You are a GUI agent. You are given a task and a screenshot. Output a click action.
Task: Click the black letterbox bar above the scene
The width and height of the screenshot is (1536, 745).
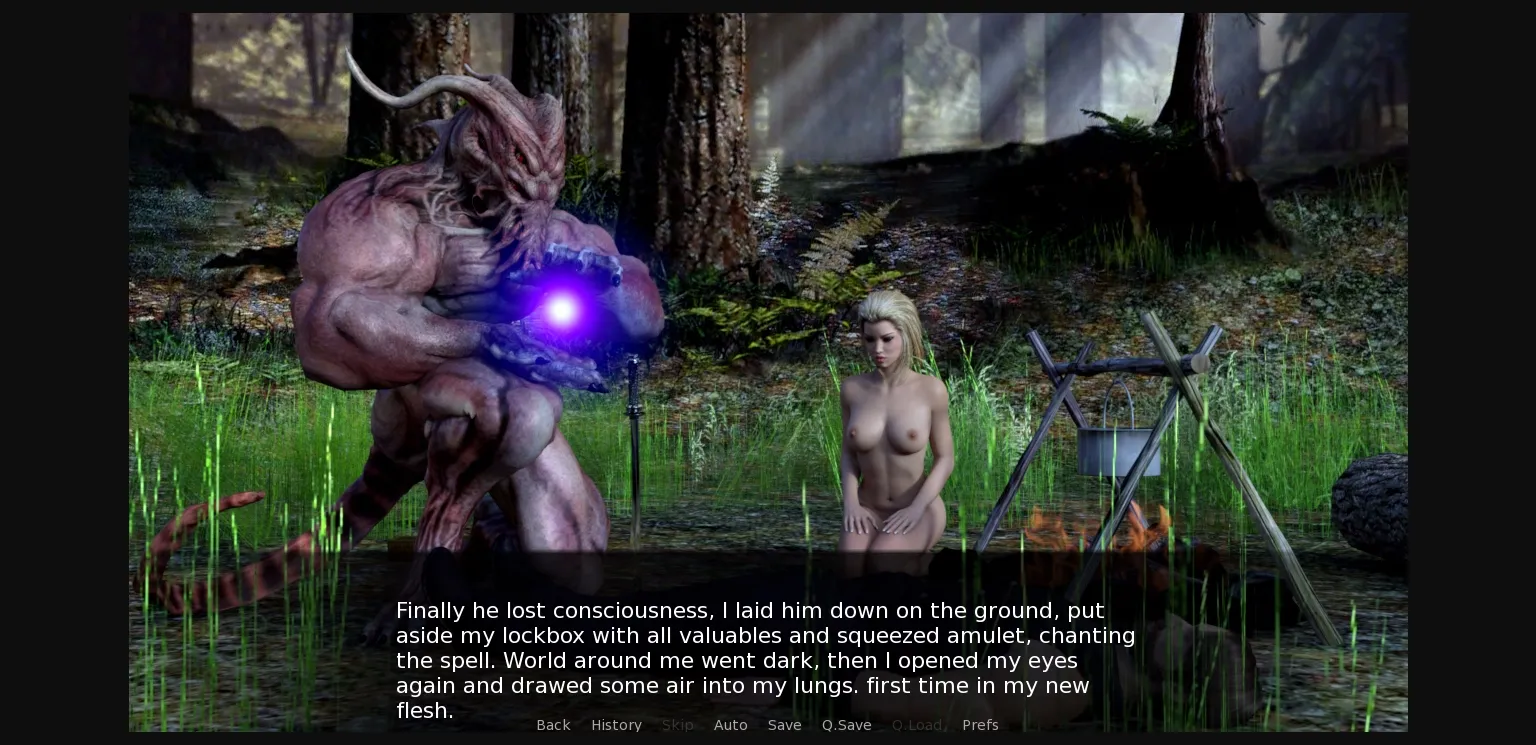click(768, 6)
